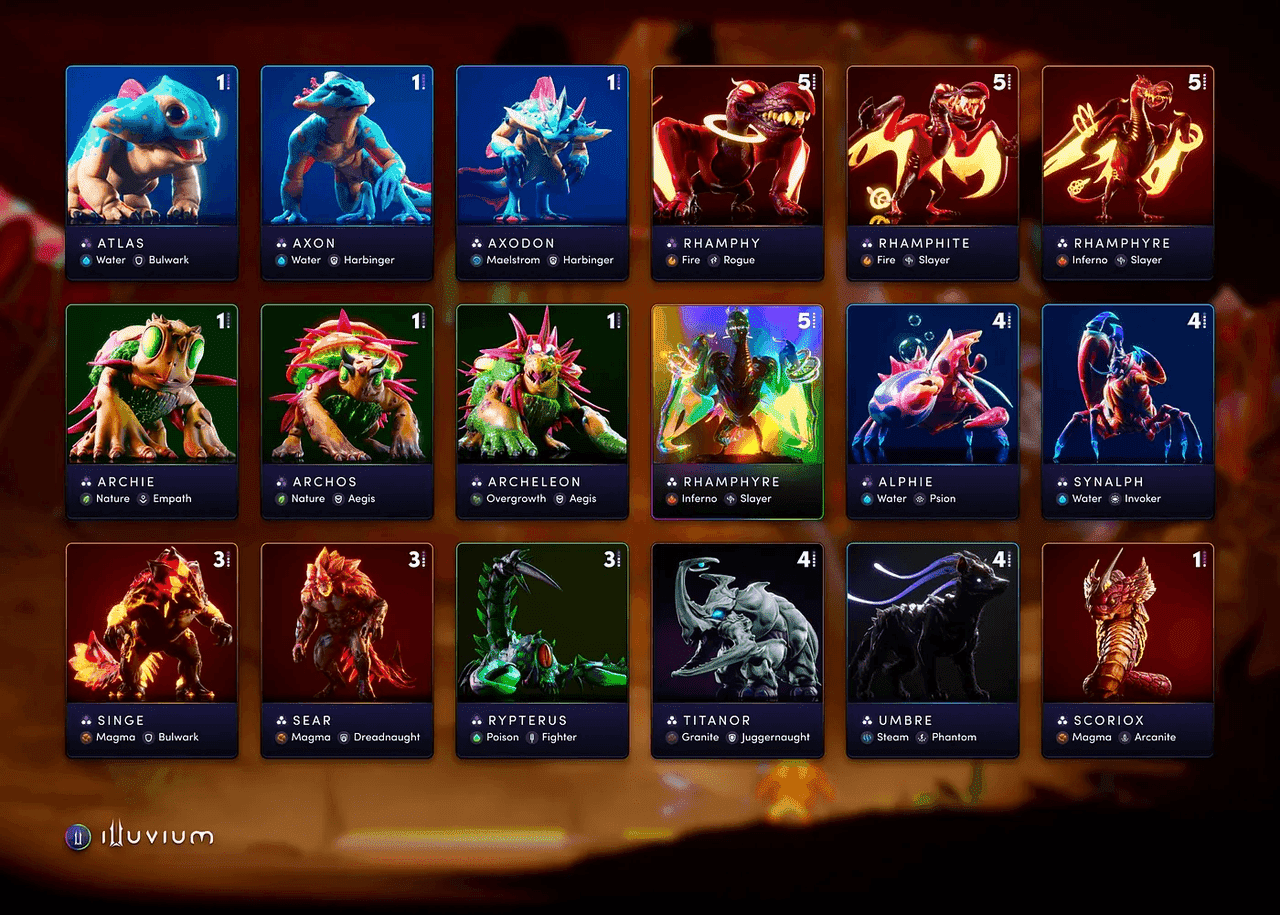Select the Sear Dreadnaught card
The width and height of the screenshot is (1280, 915).
[x=347, y=650]
